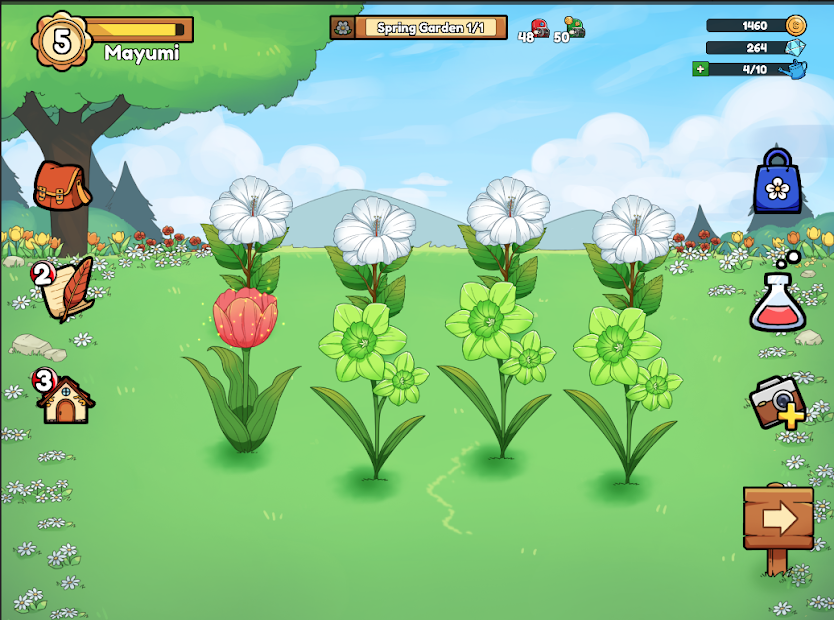Open the blue flower shopping bag shop
This screenshot has width=834, height=620.
pyautogui.click(x=778, y=182)
